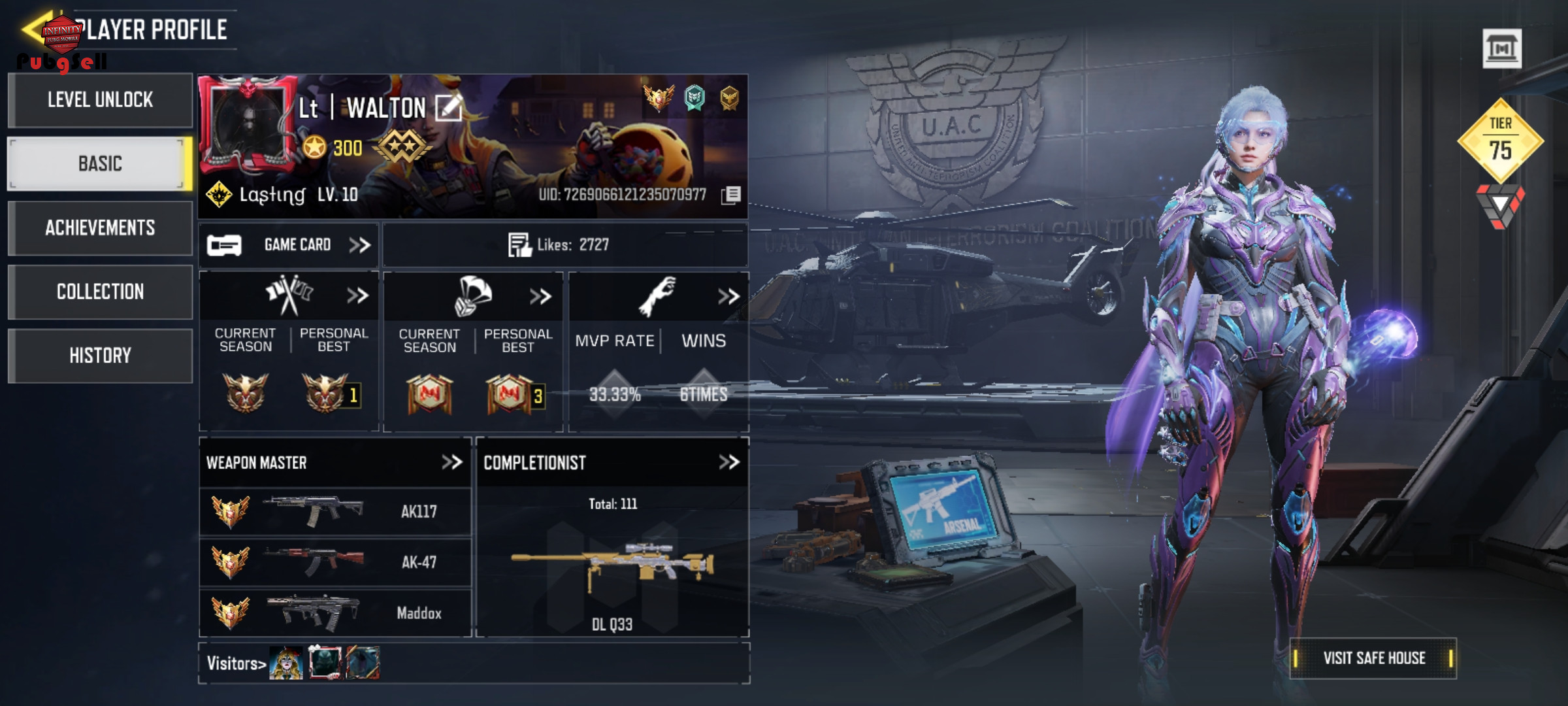Expand the MVP Rate and Wins panel
This screenshot has height=706, width=1568.
point(728,297)
